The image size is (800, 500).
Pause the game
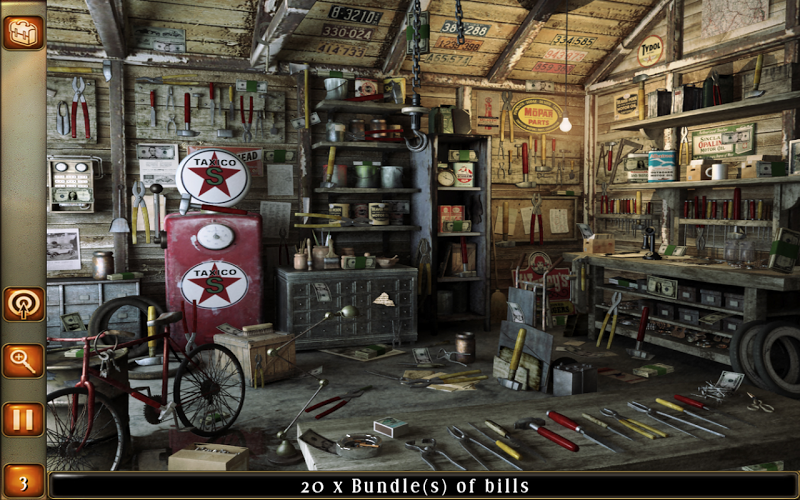click(22, 418)
